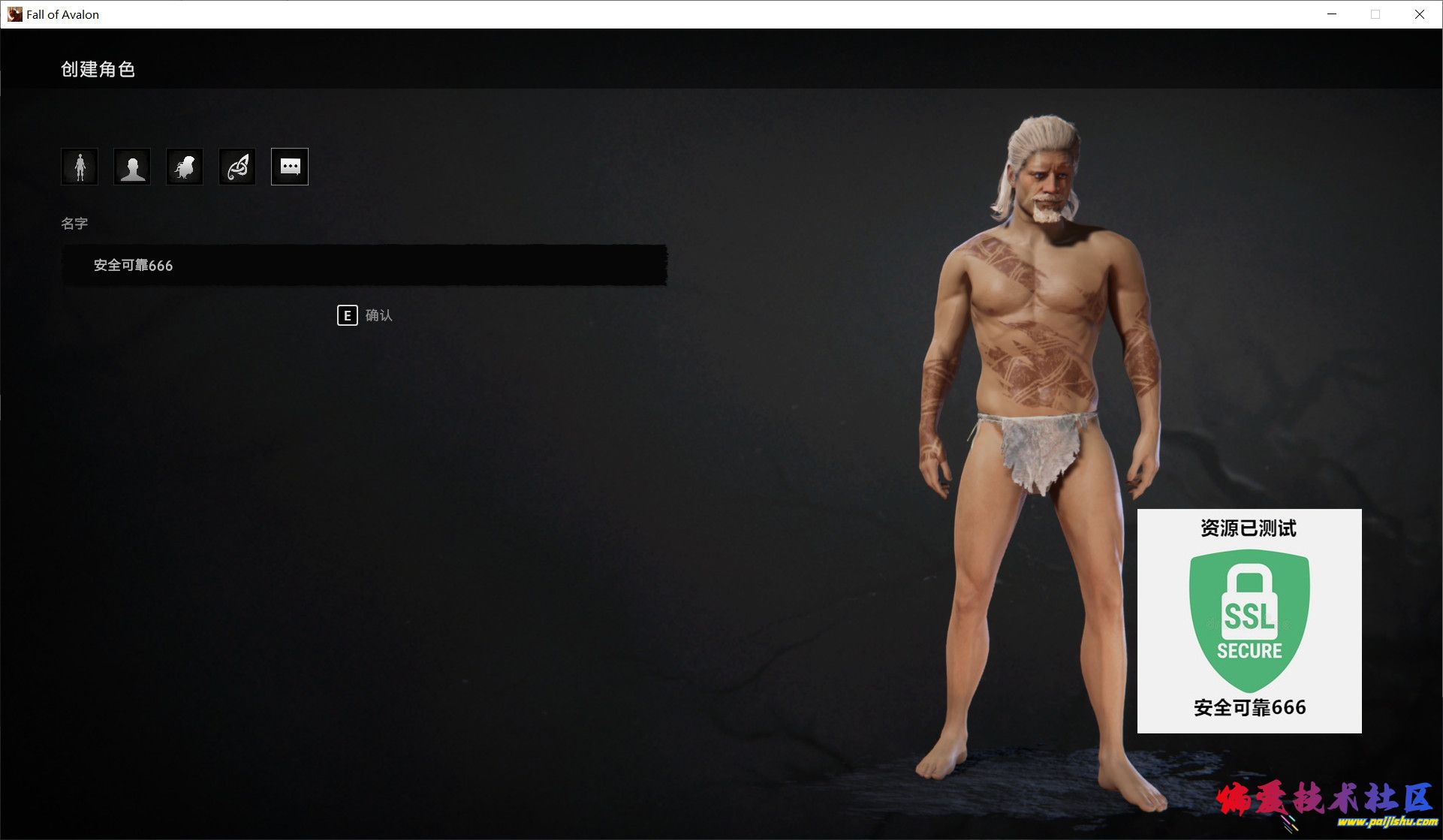Switch to the head and shoulders tab
Viewport: 1443px width, 840px height.
(x=132, y=167)
